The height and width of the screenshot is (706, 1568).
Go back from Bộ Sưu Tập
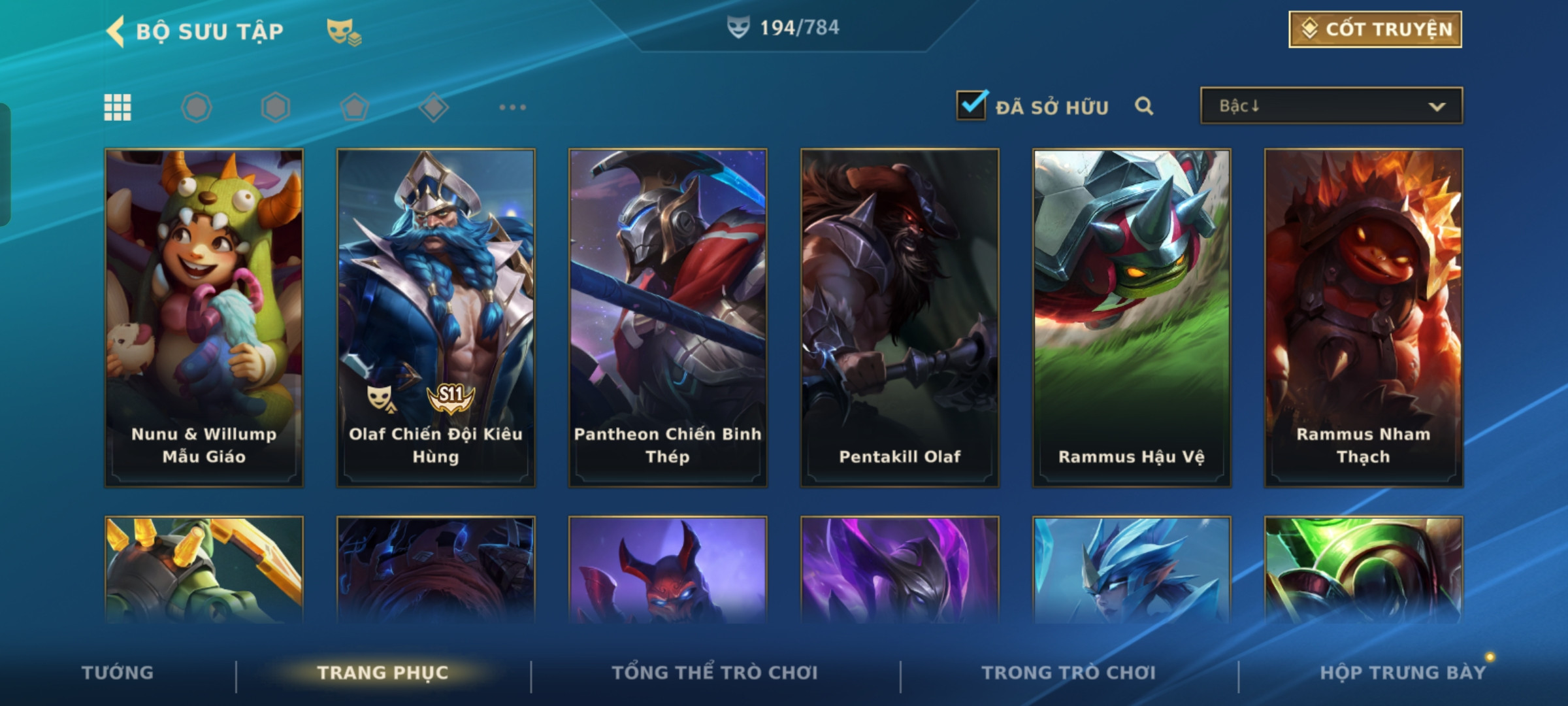point(116,31)
